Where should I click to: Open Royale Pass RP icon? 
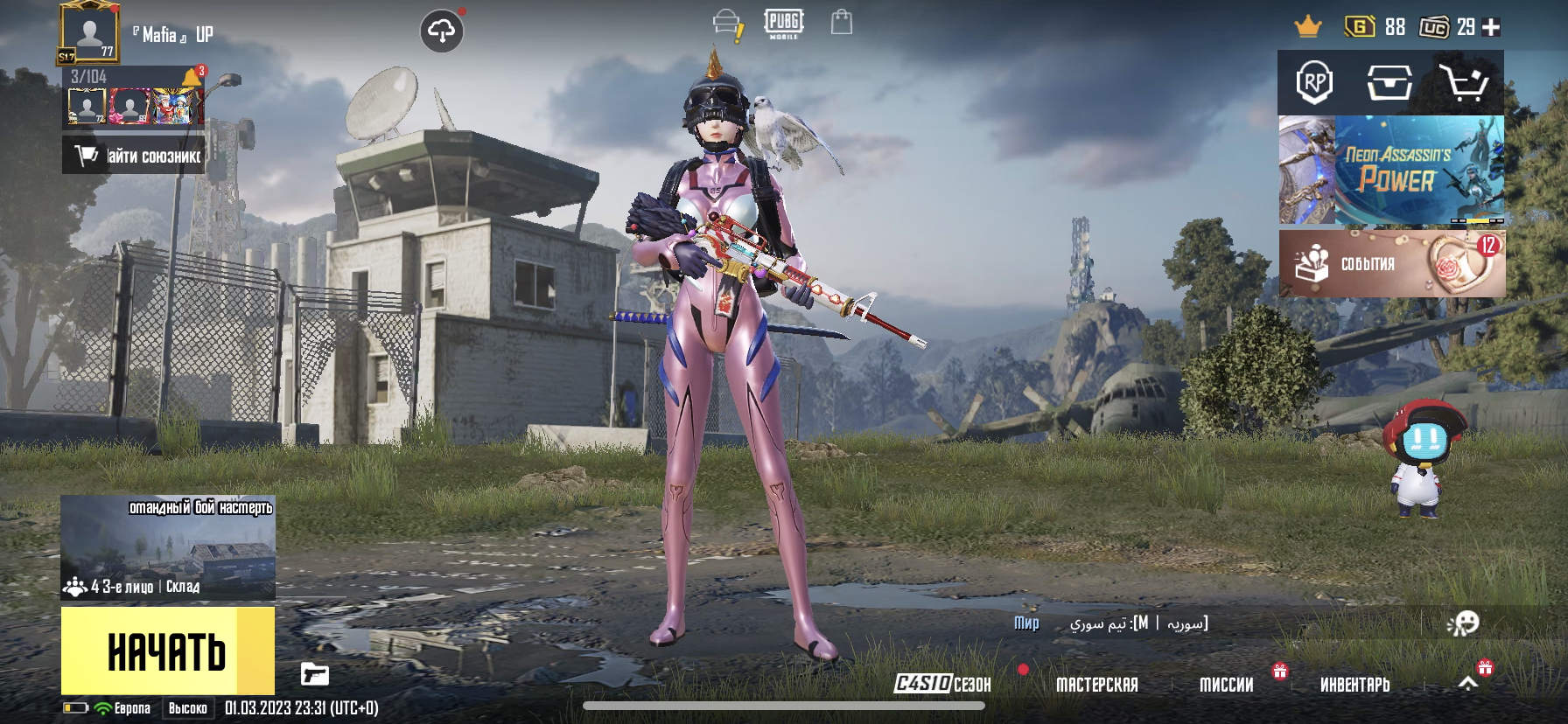pos(1314,83)
